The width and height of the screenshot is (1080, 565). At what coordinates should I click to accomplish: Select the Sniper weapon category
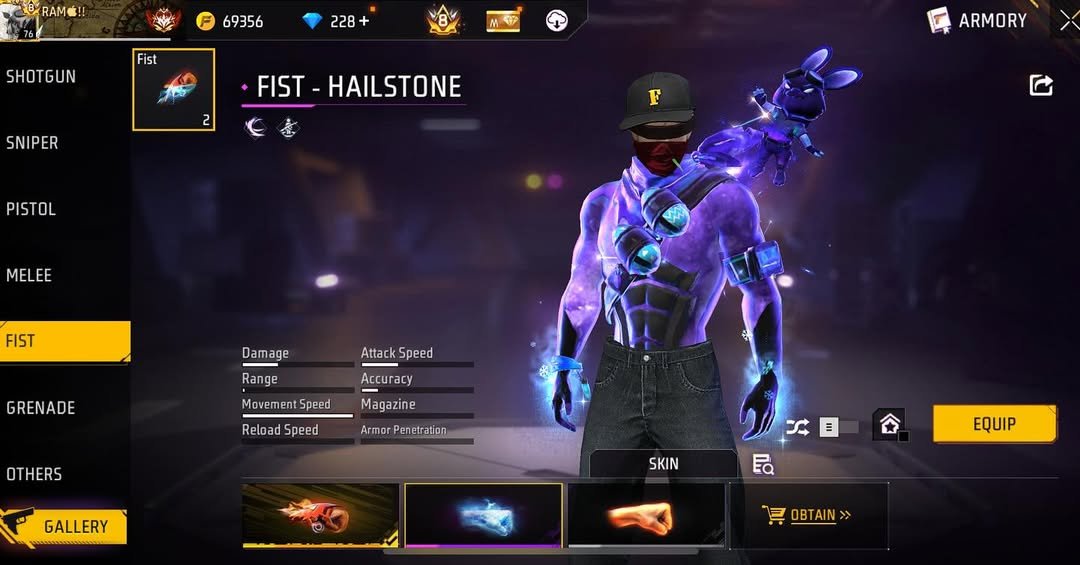click(33, 143)
